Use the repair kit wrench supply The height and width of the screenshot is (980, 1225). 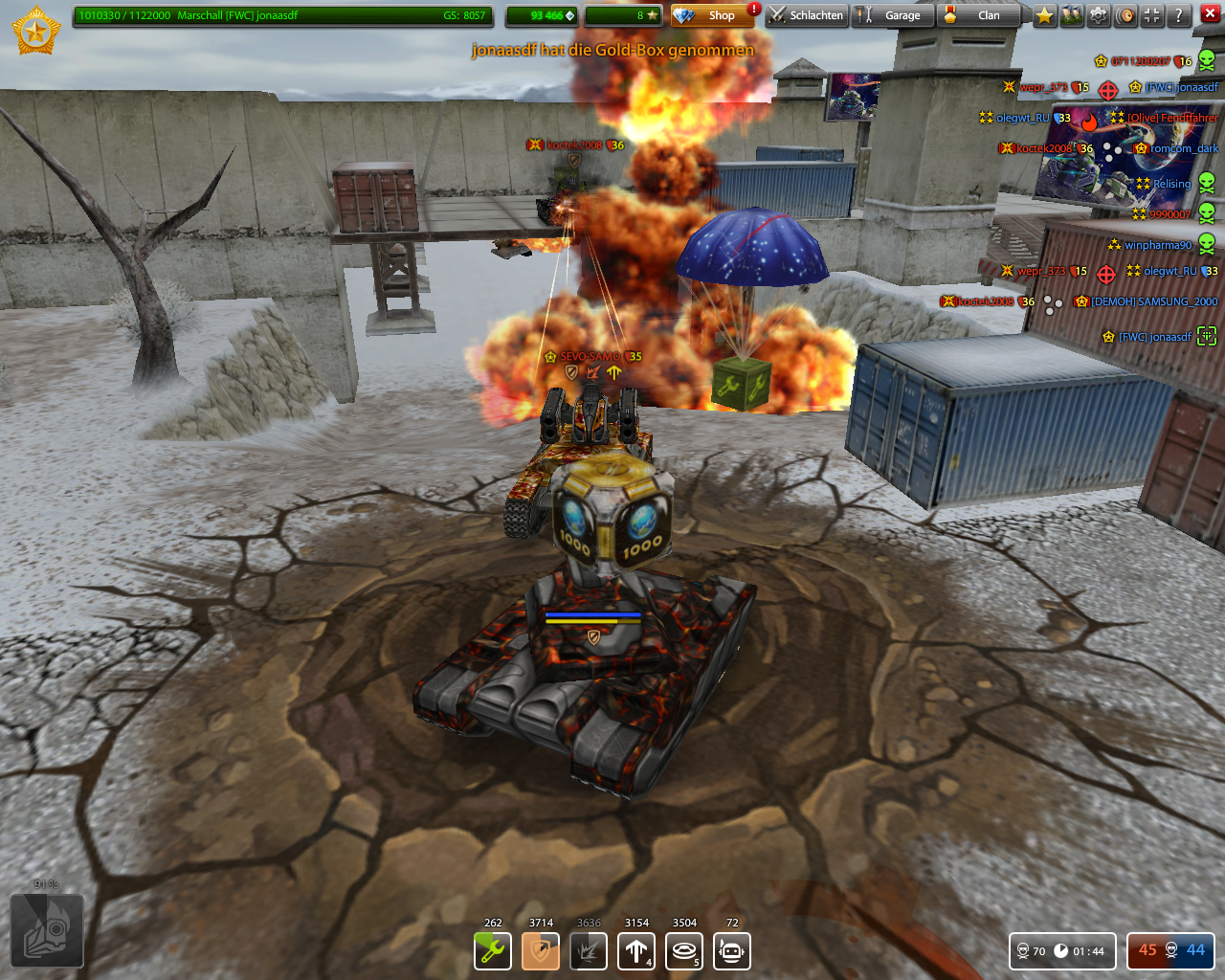pos(493,951)
